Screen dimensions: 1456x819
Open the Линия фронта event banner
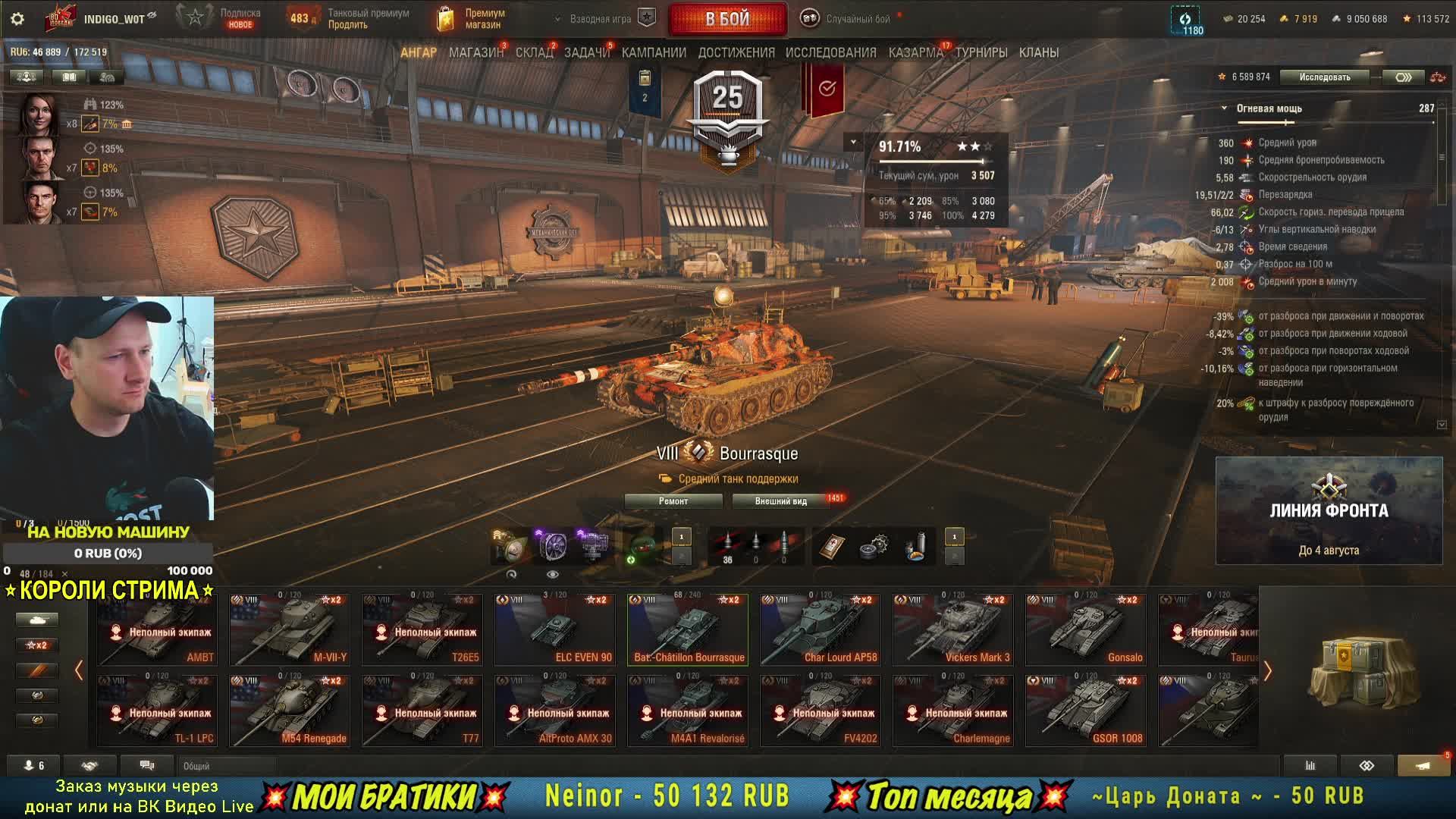[1329, 510]
